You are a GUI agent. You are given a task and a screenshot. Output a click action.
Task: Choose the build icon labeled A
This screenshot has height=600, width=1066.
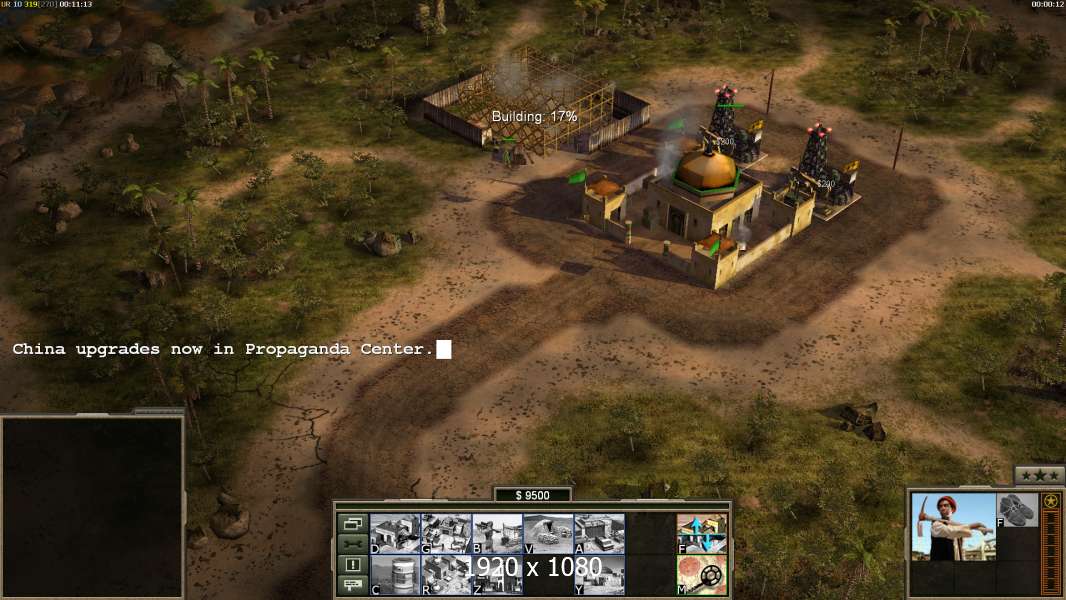(599, 534)
